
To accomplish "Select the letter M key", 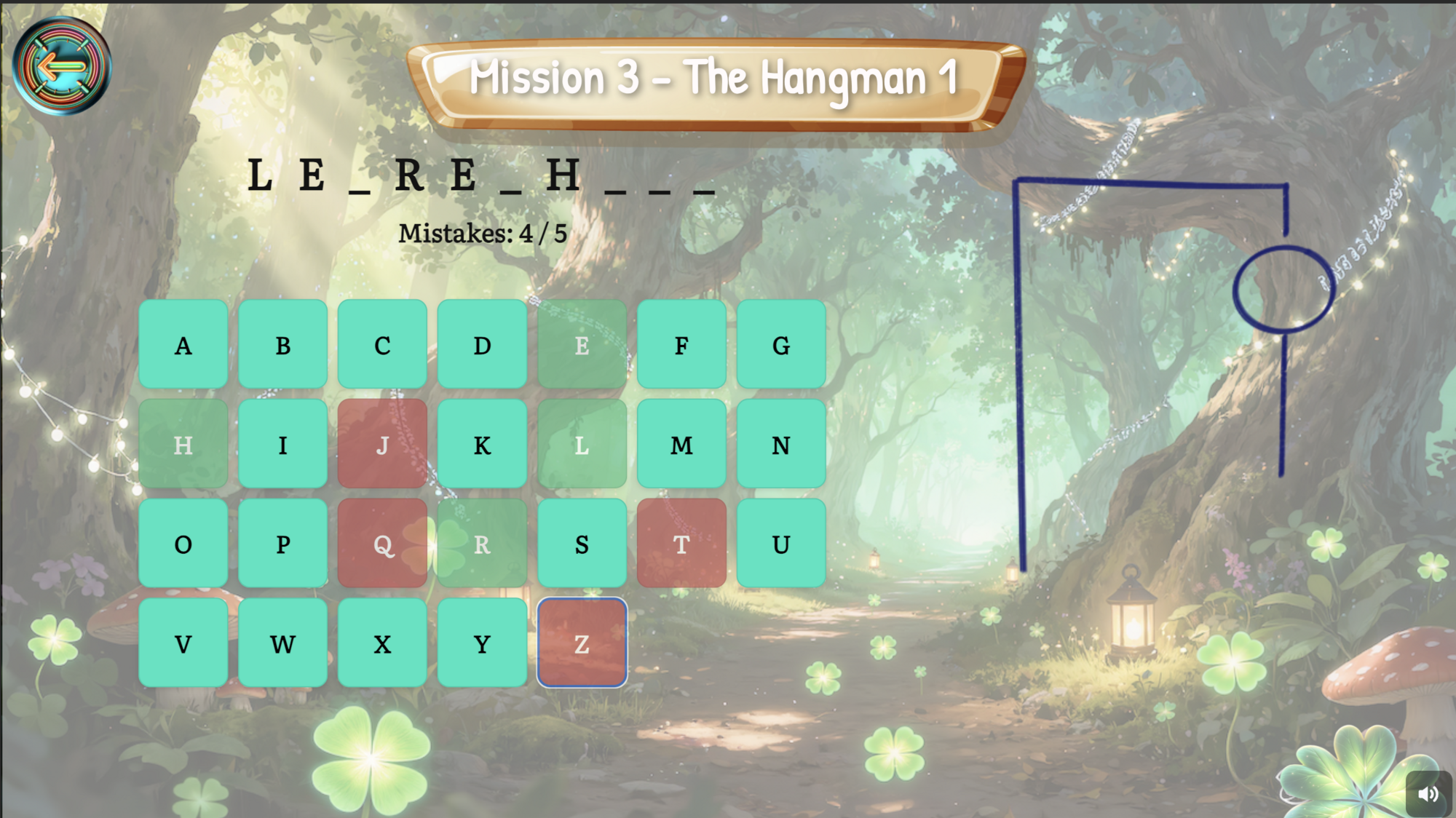I will [681, 444].
